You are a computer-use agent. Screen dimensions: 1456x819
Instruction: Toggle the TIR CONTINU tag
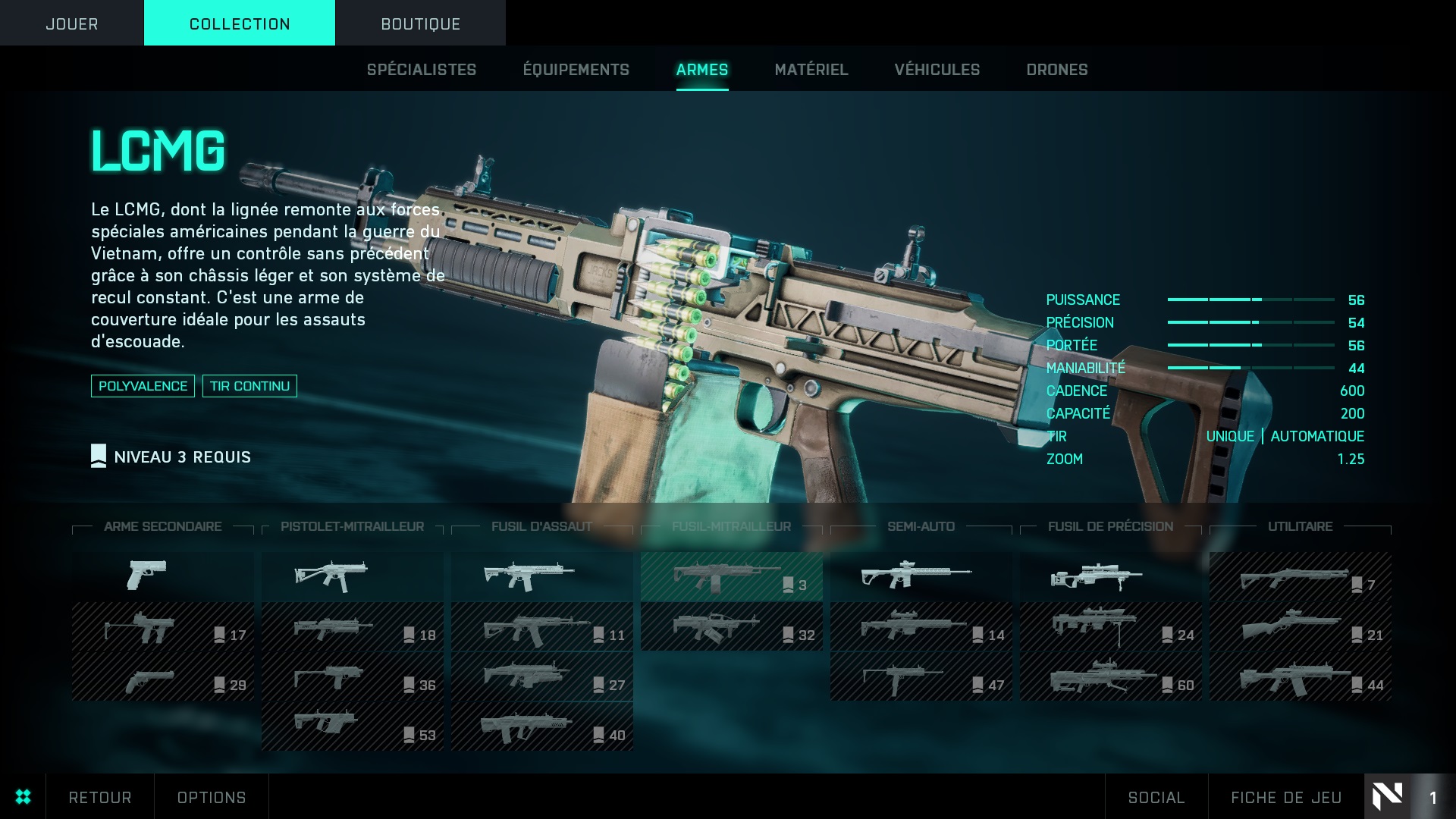point(249,385)
